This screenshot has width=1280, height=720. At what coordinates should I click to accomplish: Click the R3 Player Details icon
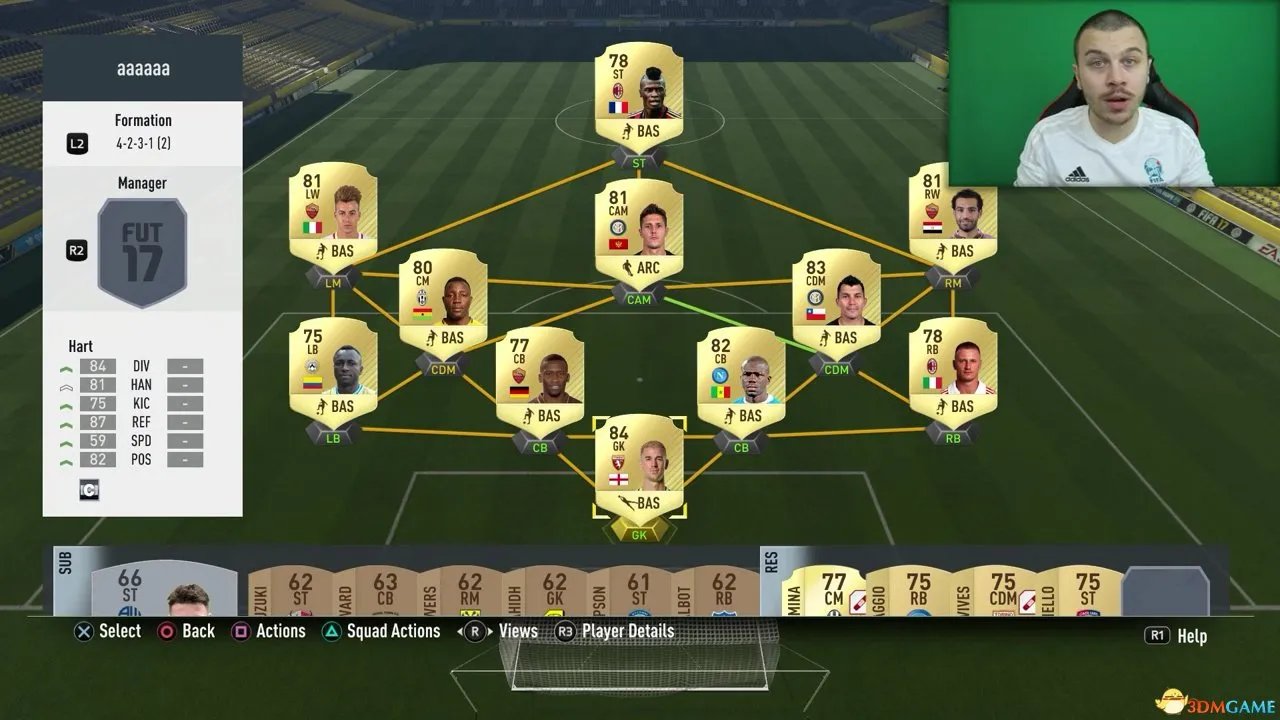tap(564, 631)
